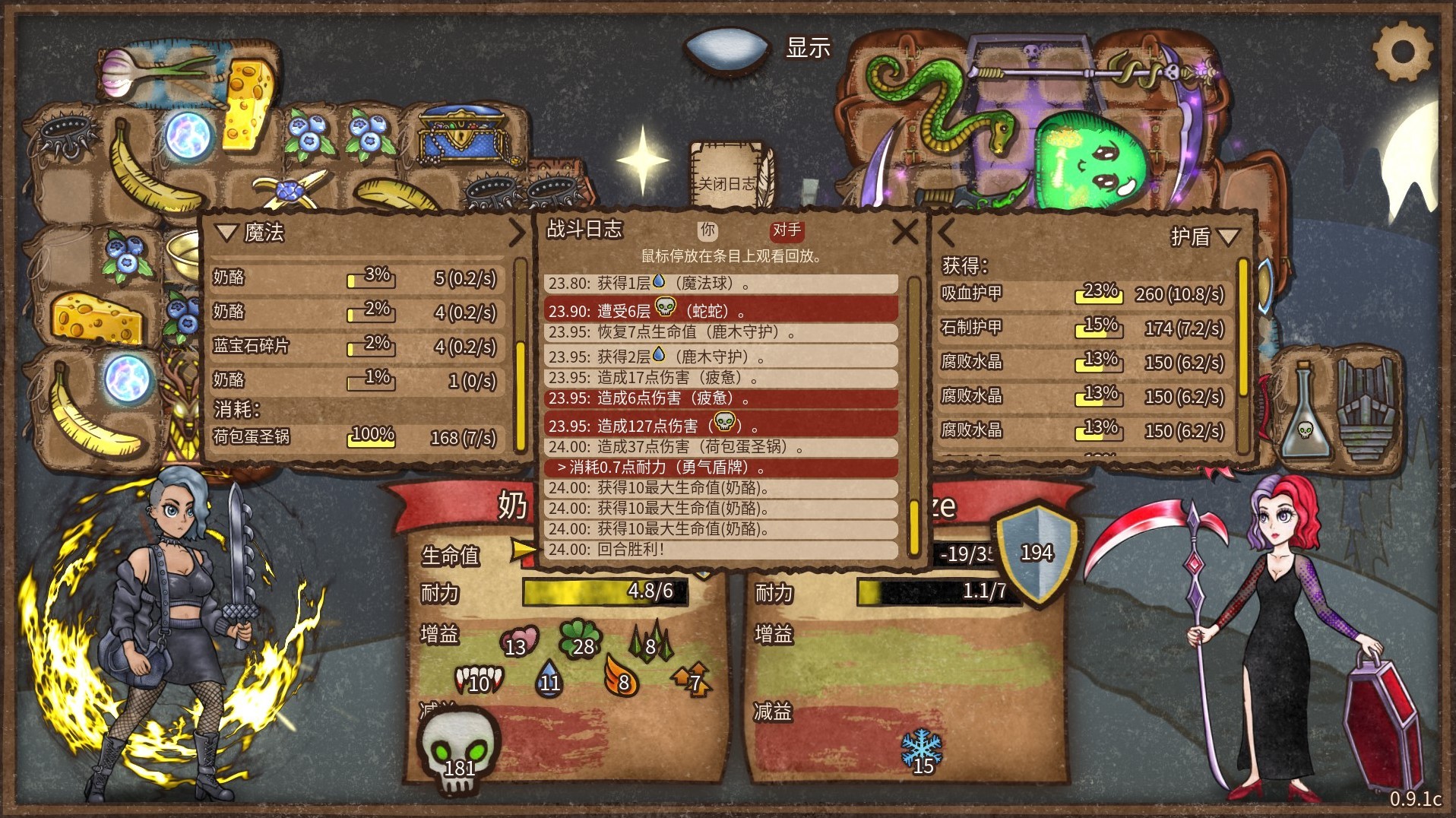Select the green slime item in opponent's bag

pos(1091,161)
